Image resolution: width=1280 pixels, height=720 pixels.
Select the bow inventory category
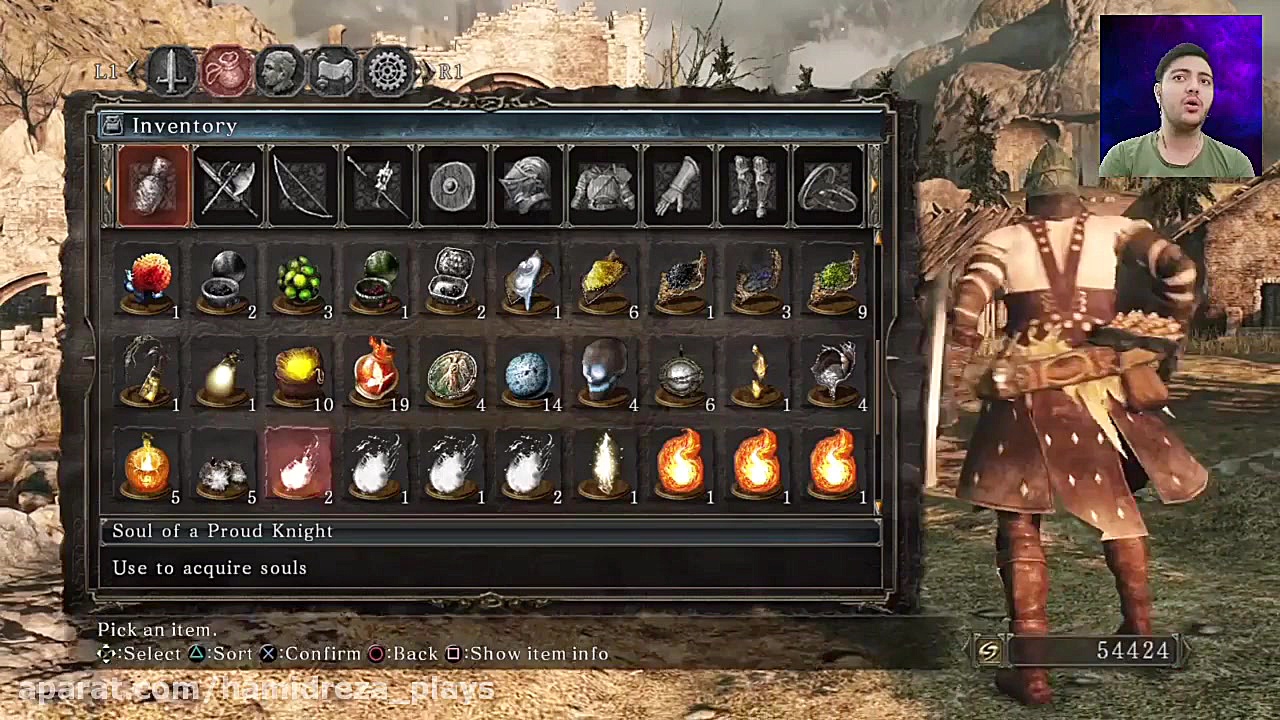coord(302,186)
